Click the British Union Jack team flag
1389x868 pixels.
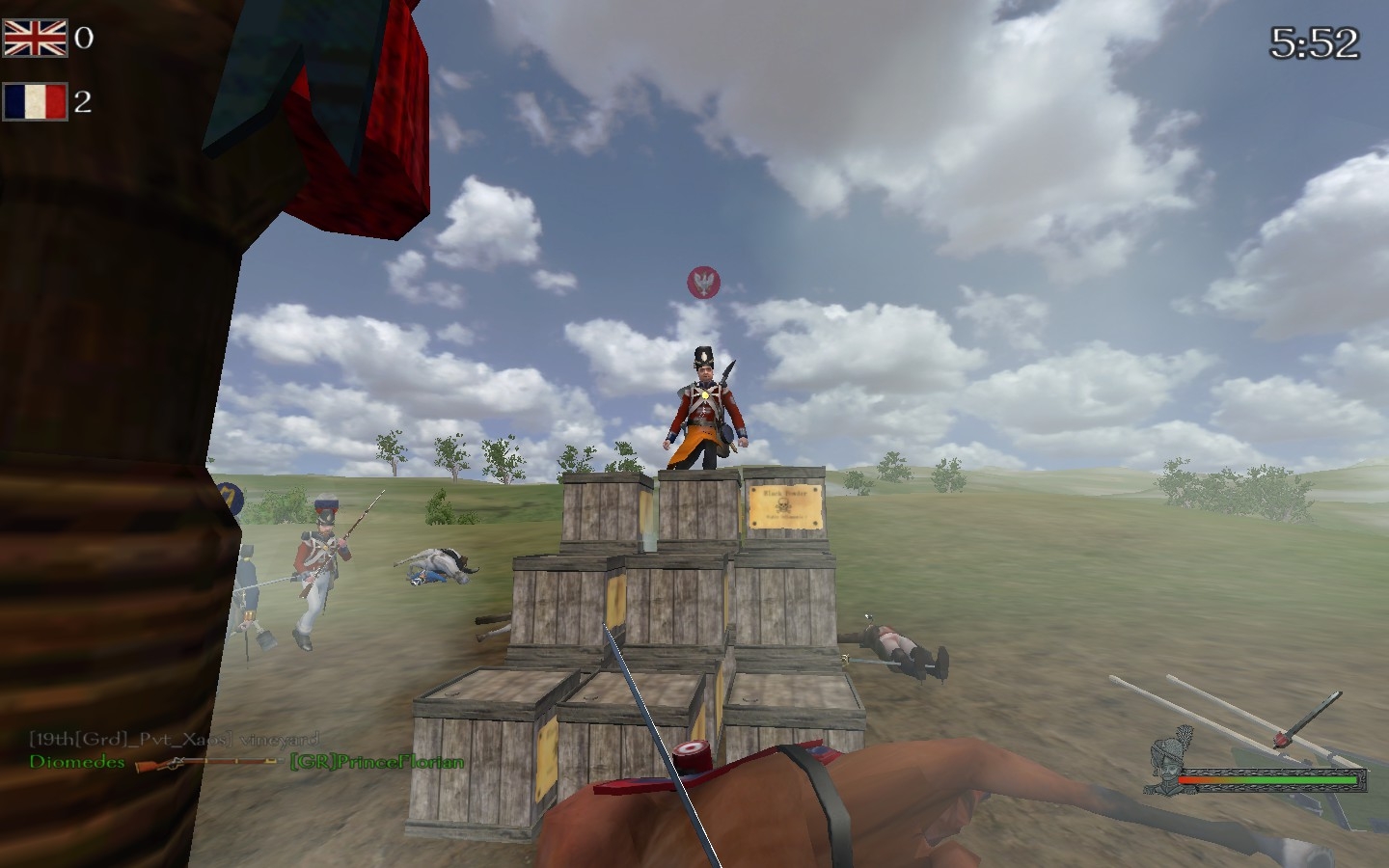pyautogui.click(x=35, y=39)
